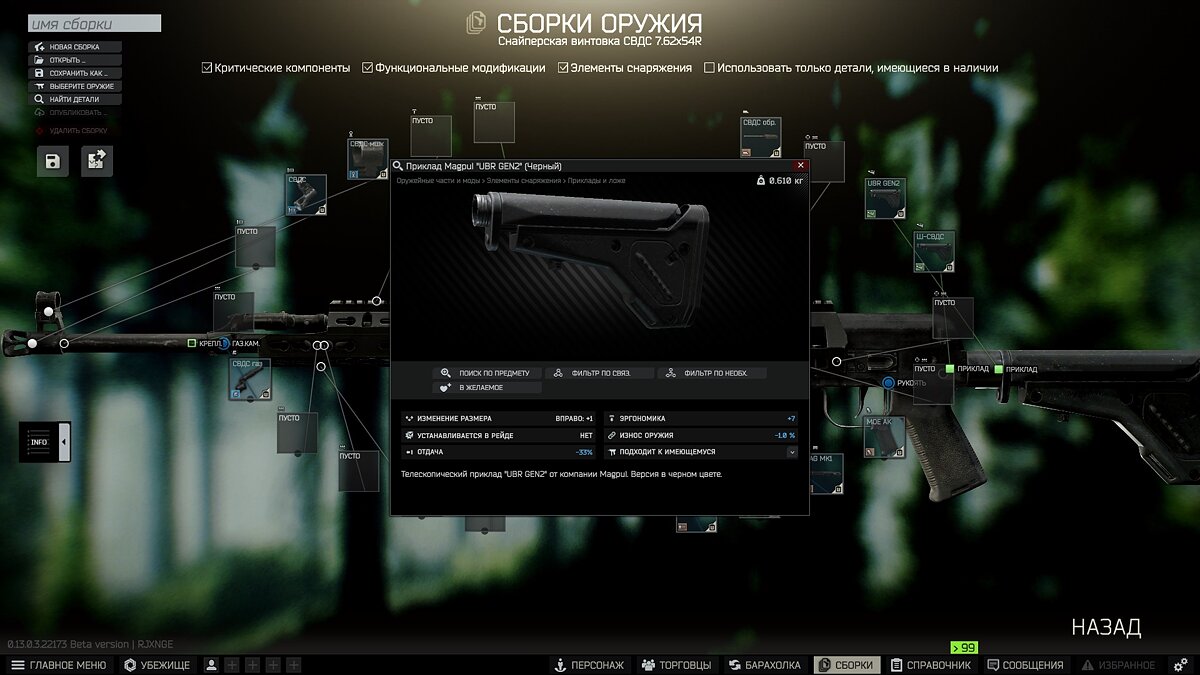Apply Фильтр по связ. filter
Image resolution: width=1200 pixels, height=675 pixels.
tap(598, 373)
